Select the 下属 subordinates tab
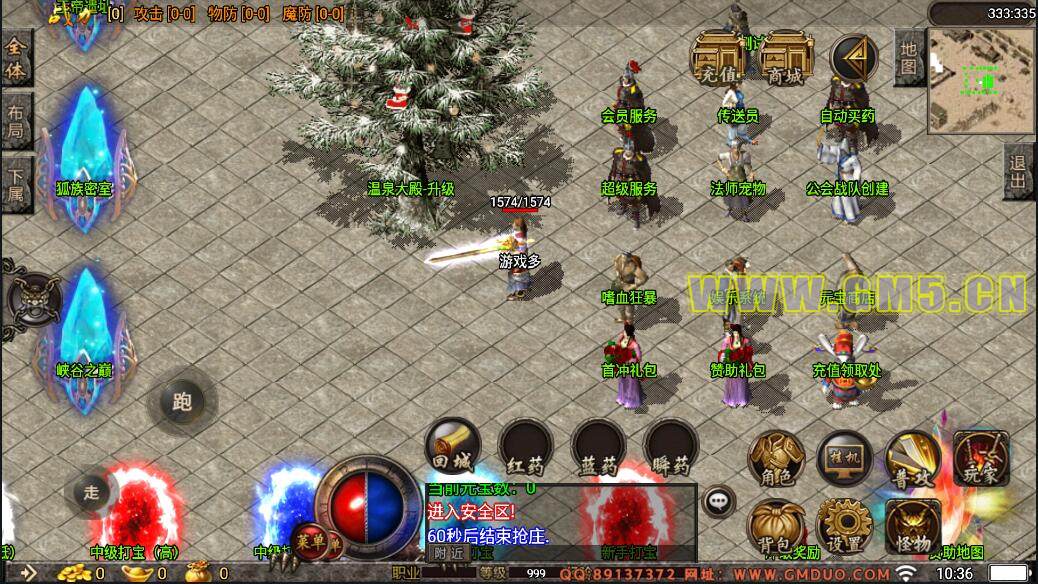Image resolution: width=1038 pixels, height=584 pixels. [17, 184]
